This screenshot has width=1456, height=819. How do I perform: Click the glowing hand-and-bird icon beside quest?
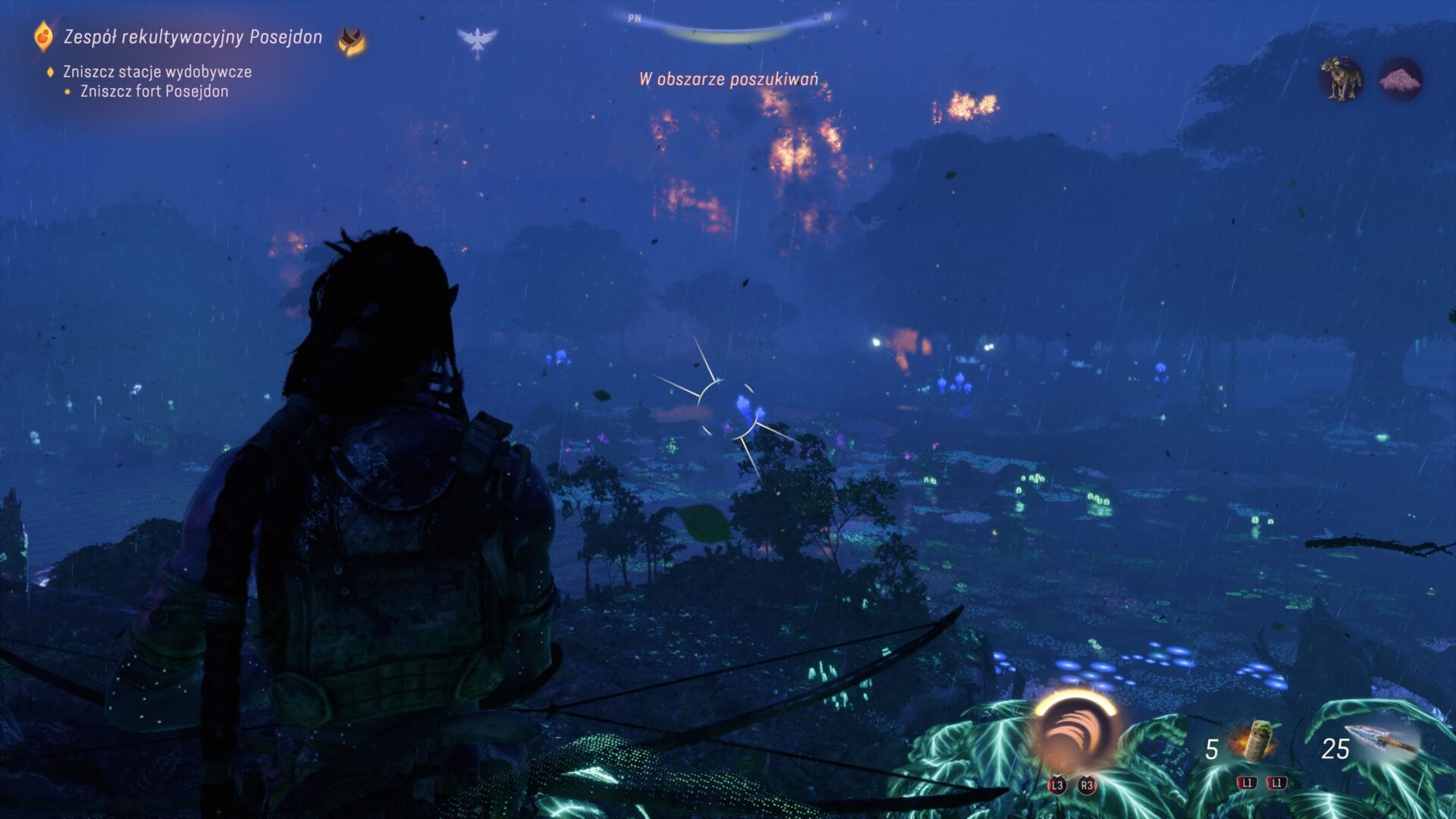coord(351,41)
